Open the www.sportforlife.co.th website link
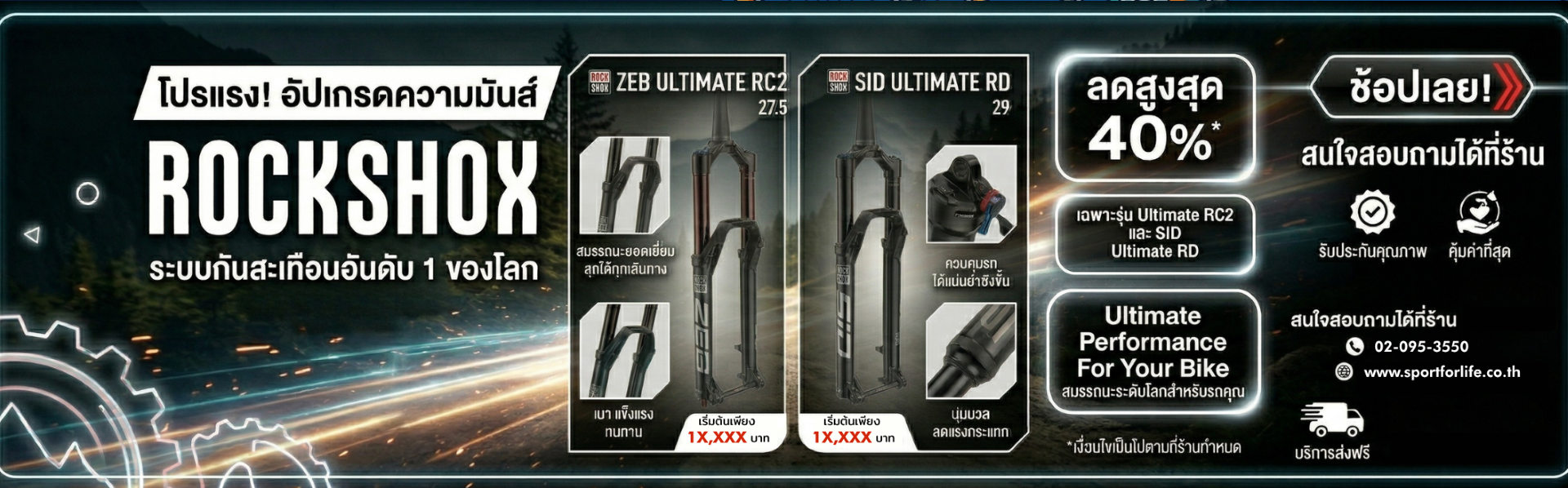1568x488 pixels. 1441,372
